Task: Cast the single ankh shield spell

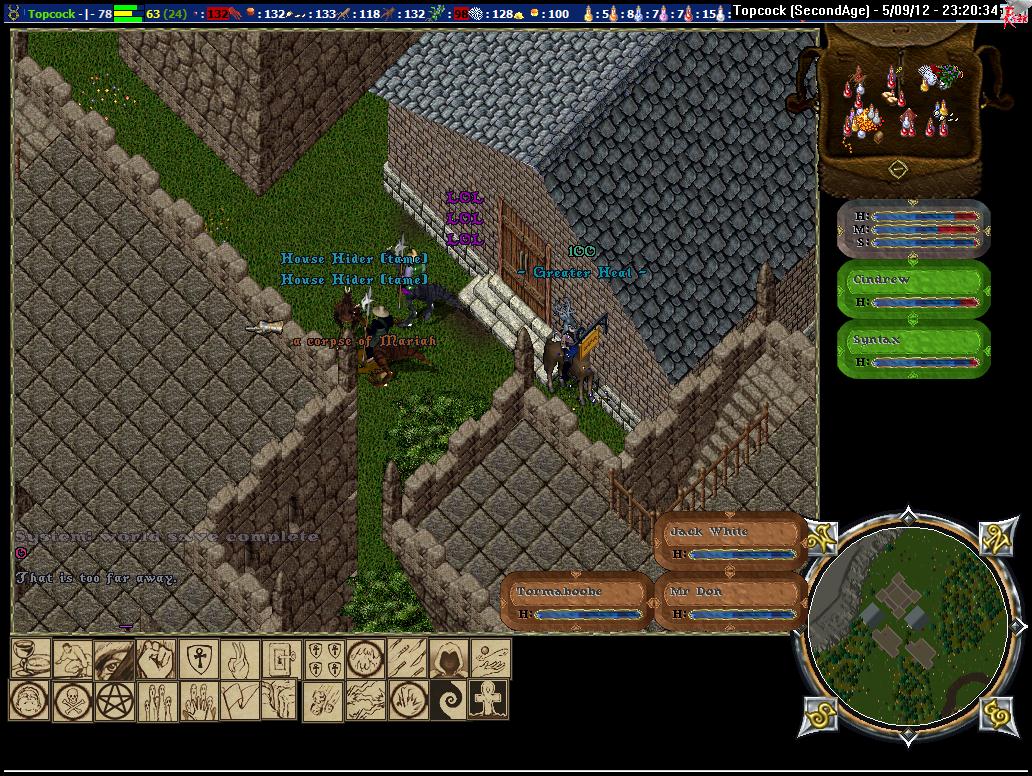Action: click(198, 659)
